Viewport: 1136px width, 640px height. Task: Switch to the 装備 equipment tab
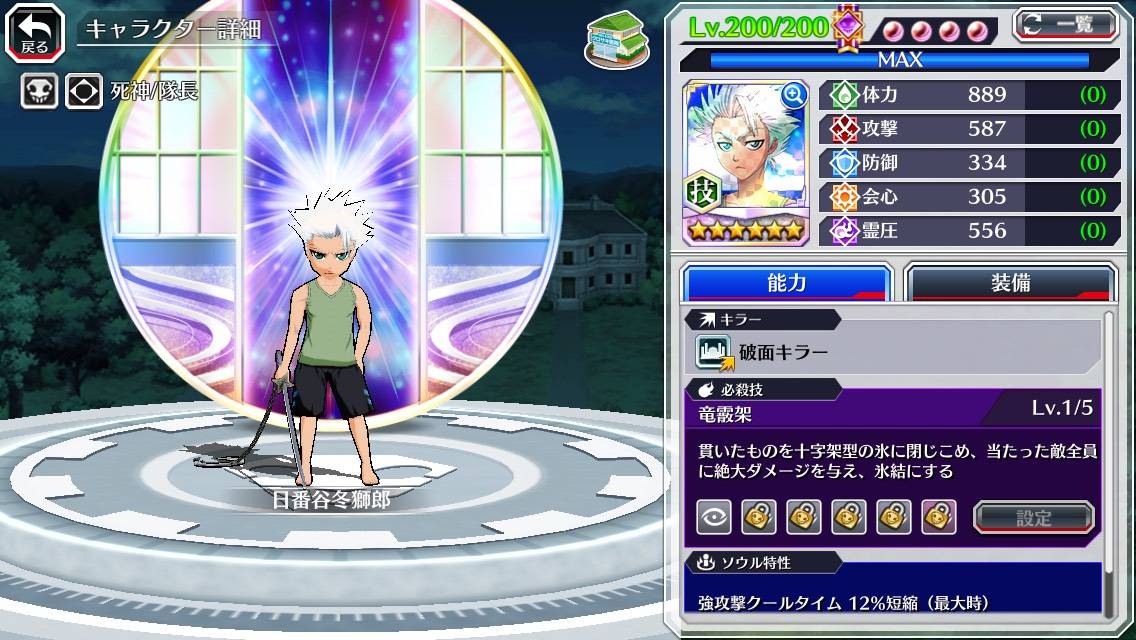(x=1010, y=283)
